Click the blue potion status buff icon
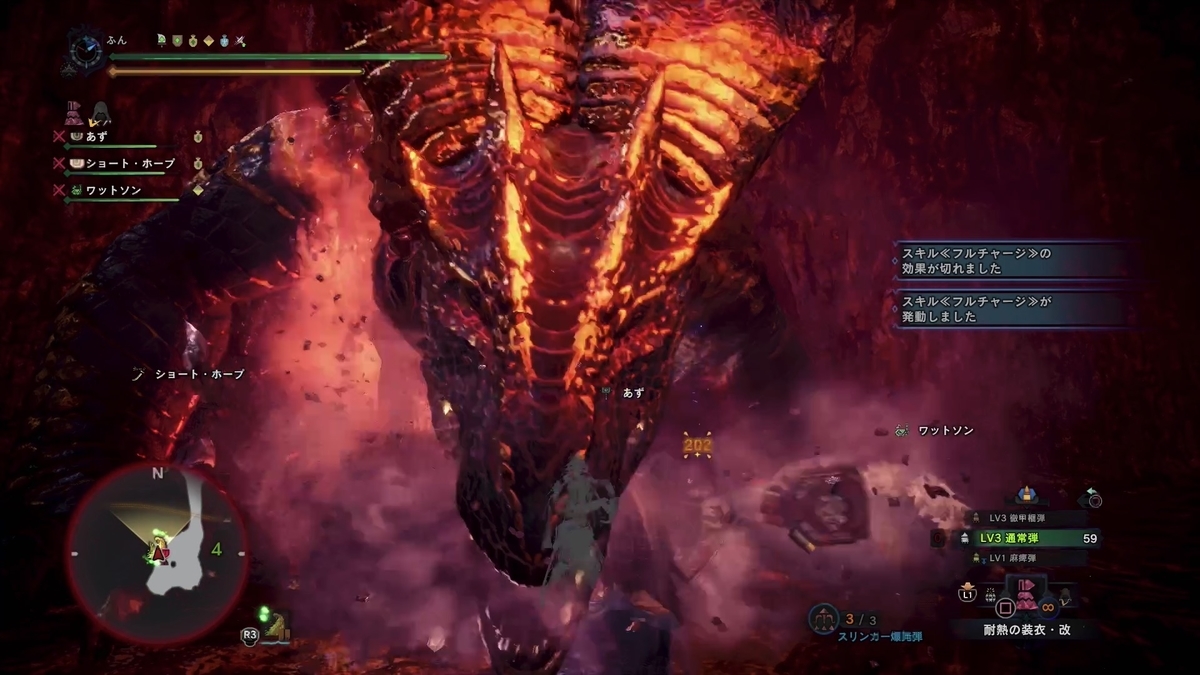The image size is (1200, 675). coord(225,41)
